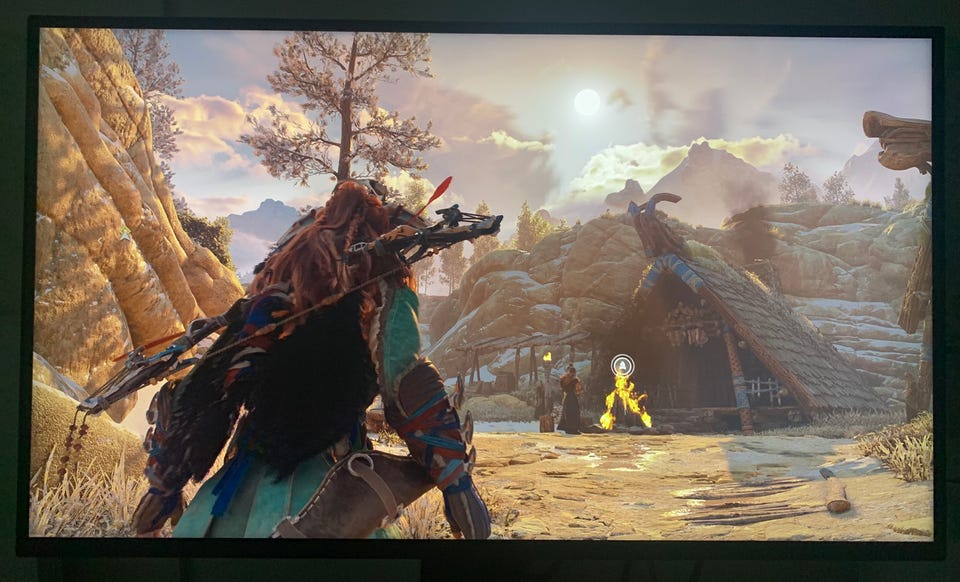This screenshot has width=960, height=582.
Task: Select the circular campfire marker icon
Action: tap(622, 366)
